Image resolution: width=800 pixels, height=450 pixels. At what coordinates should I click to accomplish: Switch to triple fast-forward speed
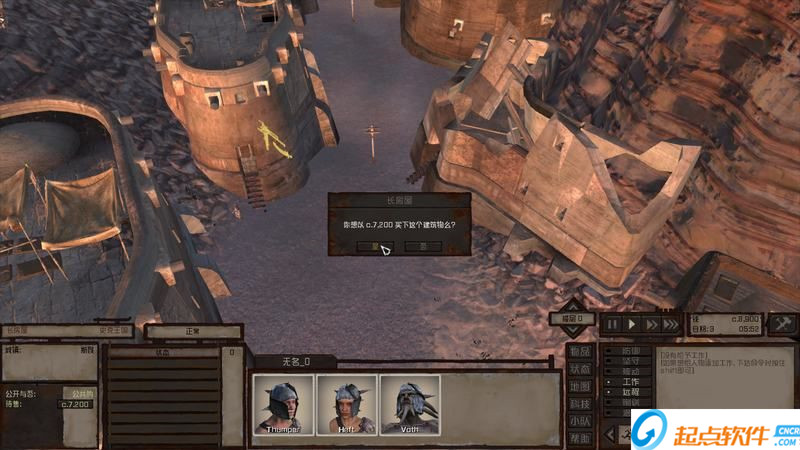(x=673, y=324)
